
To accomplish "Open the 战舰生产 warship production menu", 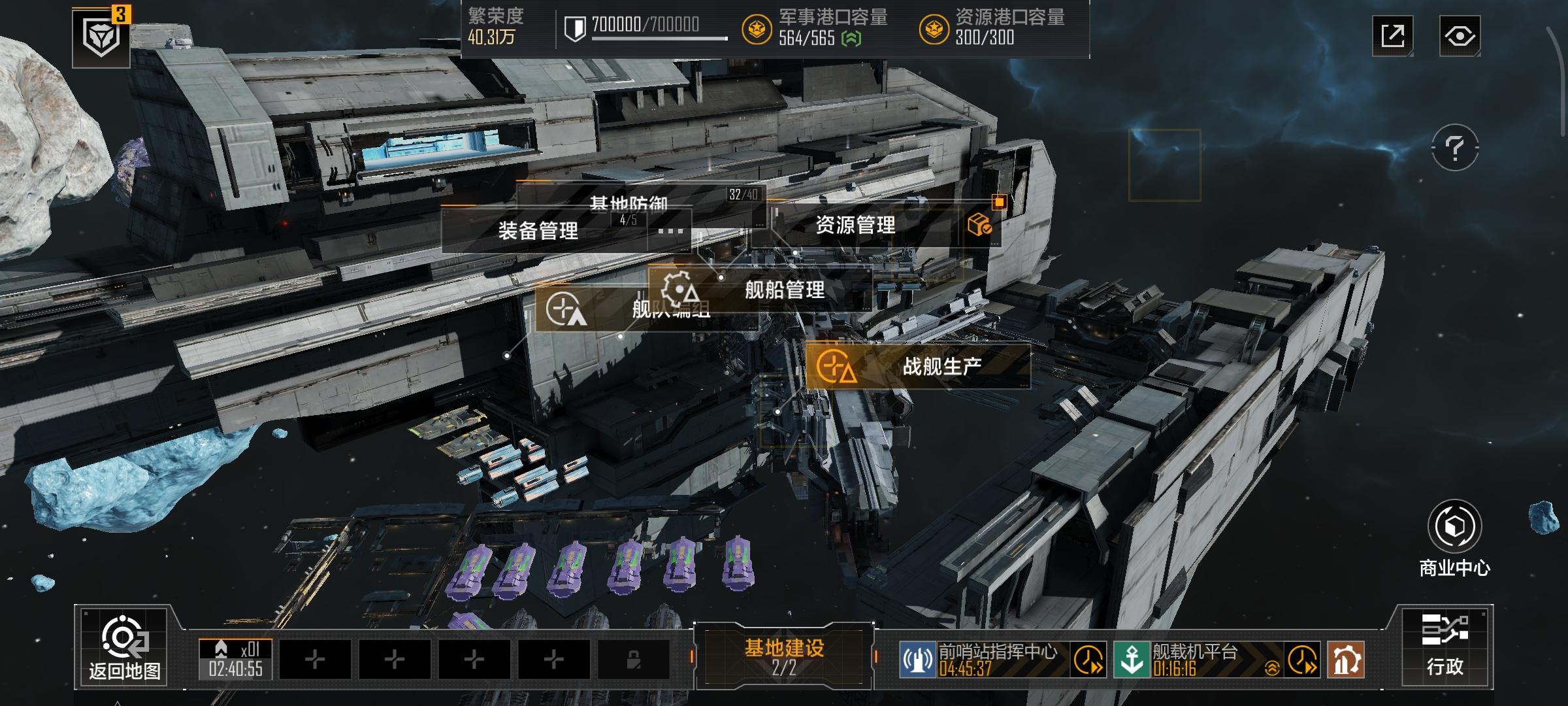I will click(941, 367).
